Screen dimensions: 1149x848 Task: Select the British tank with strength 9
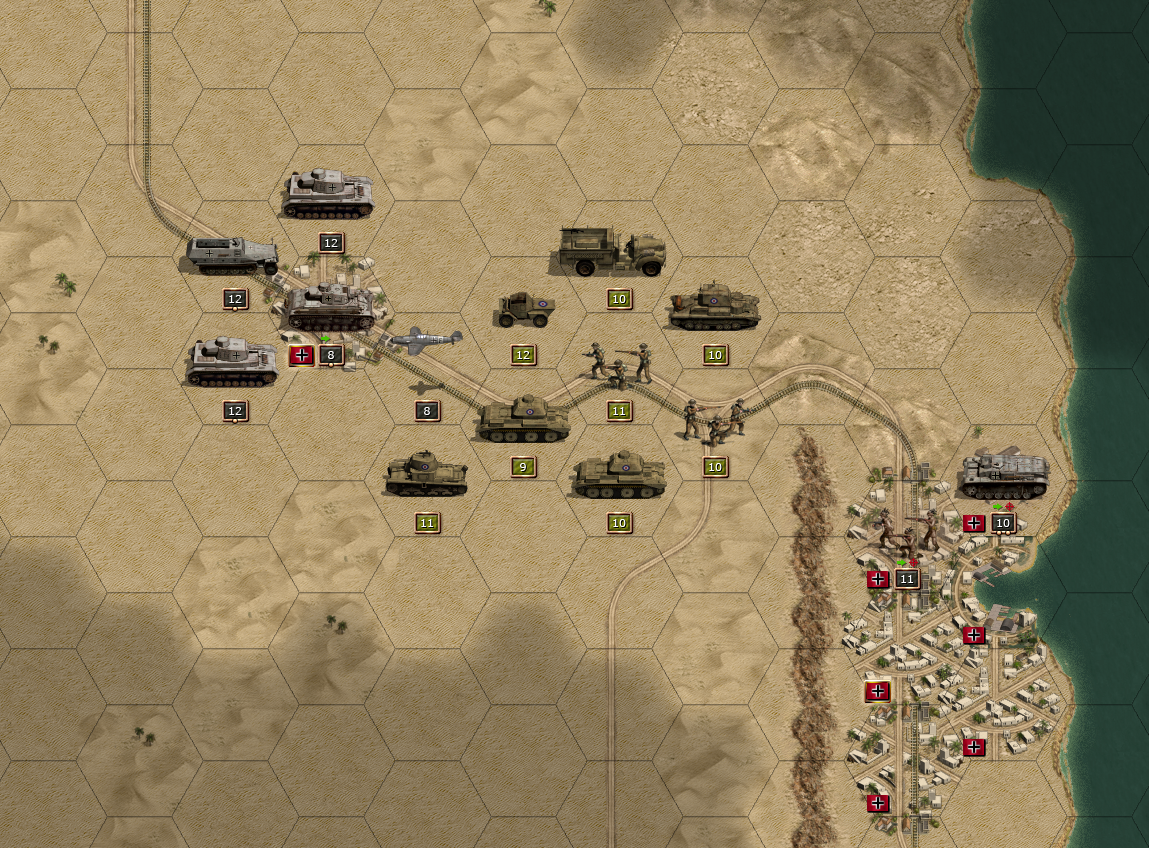(x=523, y=419)
